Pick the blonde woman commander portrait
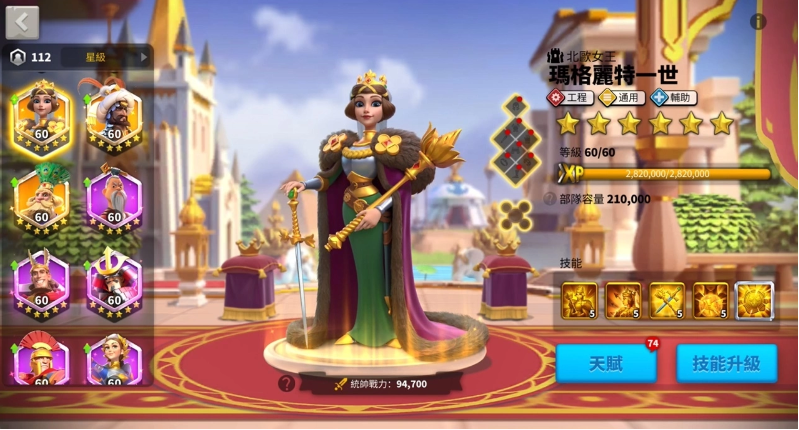This screenshot has width=799, height=430. tap(114, 360)
